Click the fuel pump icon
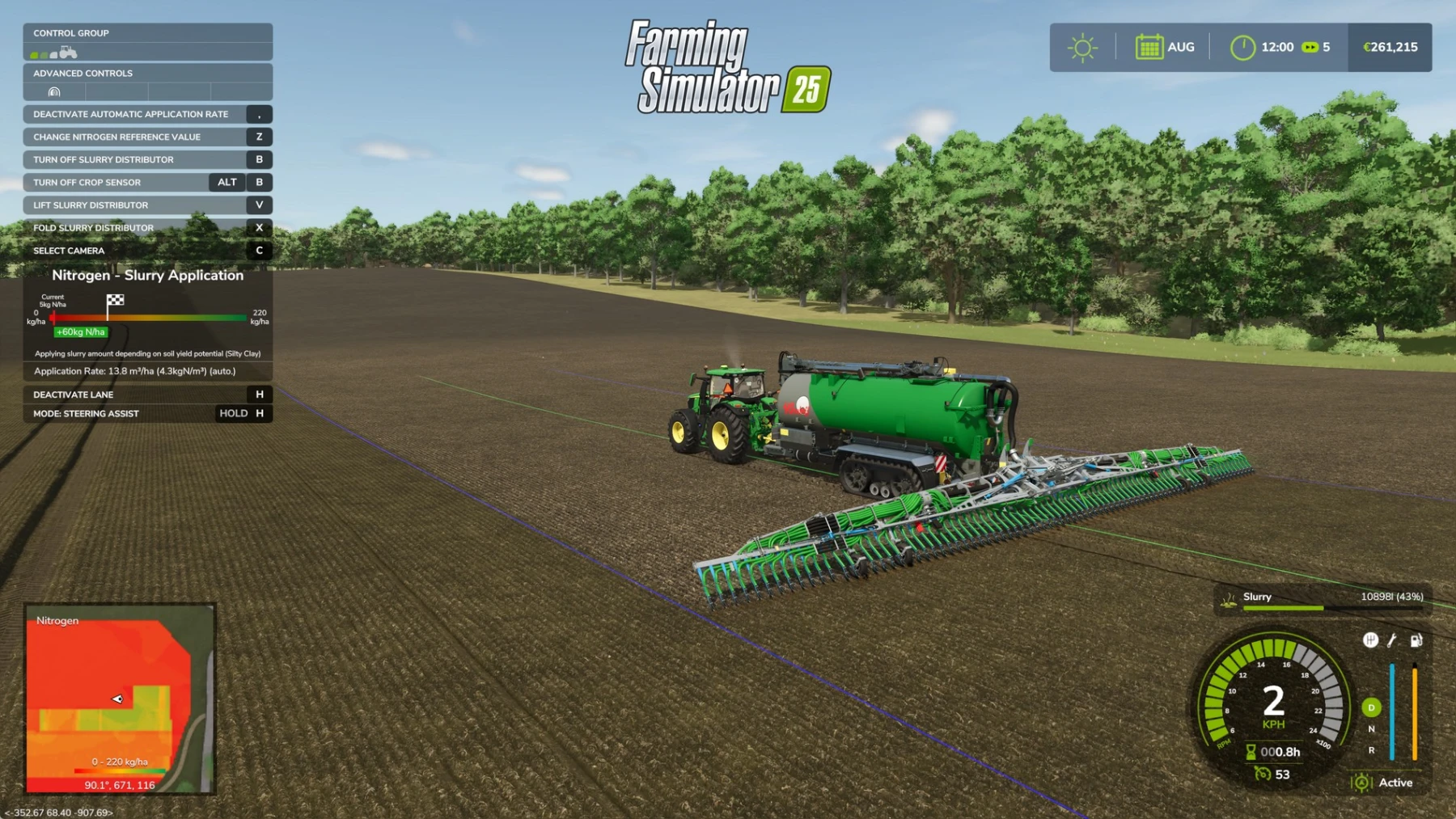Screen dimensions: 1456x819 [x=1416, y=640]
